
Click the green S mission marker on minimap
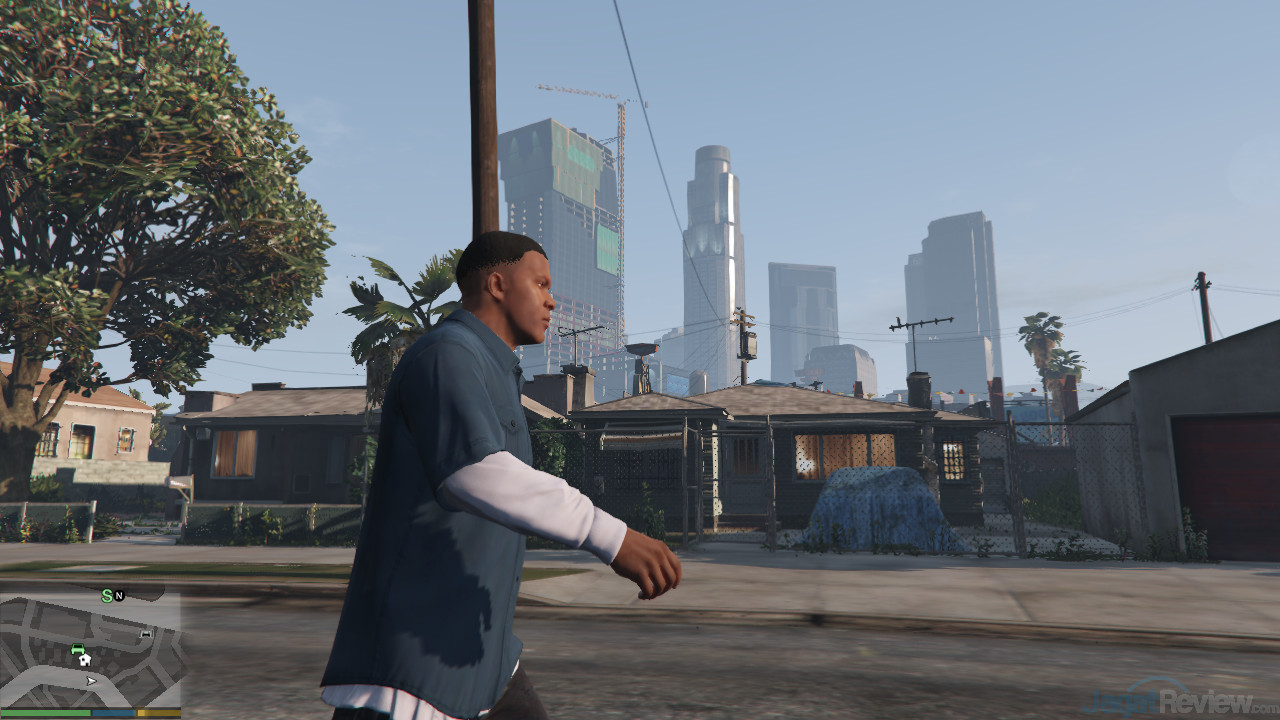[107, 596]
